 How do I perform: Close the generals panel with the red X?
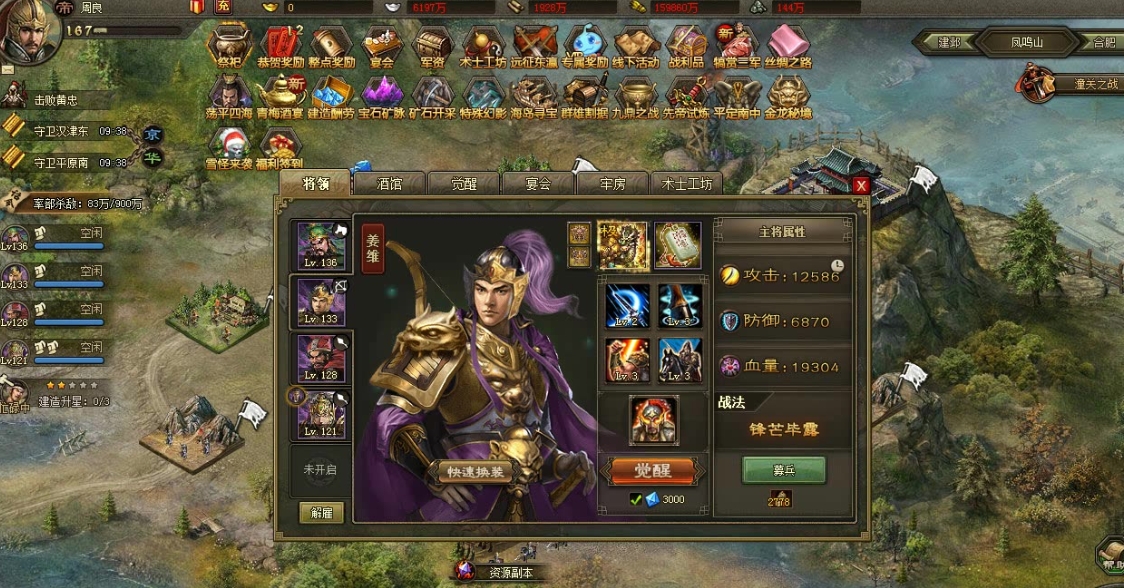[x=860, y=185]
